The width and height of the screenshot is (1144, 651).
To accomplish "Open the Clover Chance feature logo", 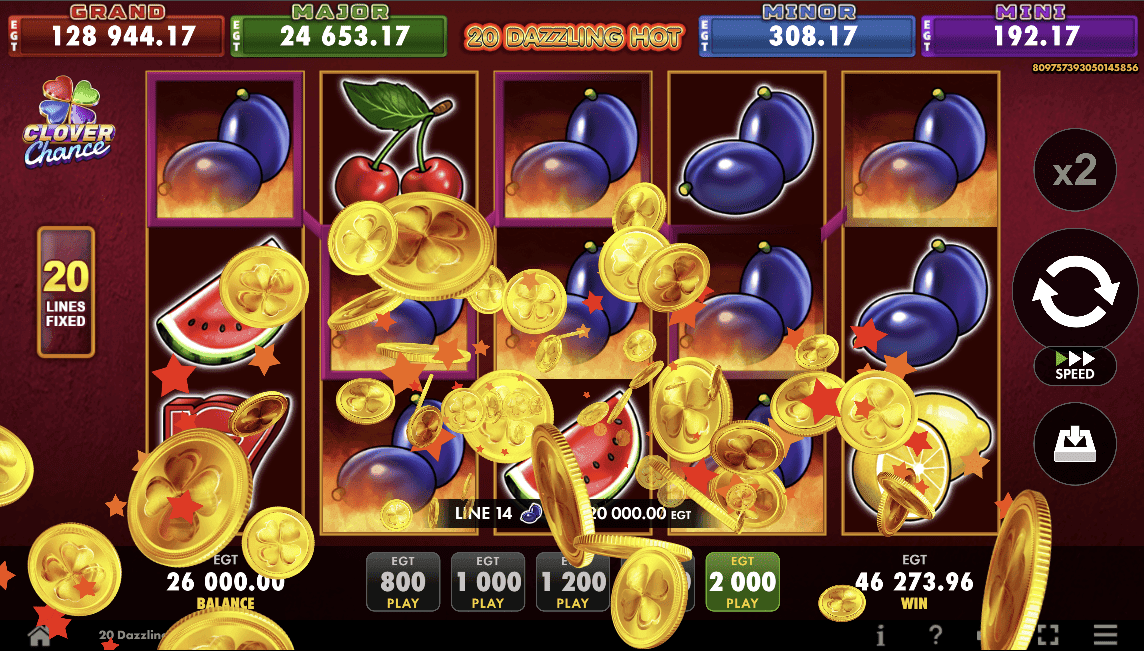I will (x=69, y=124).
